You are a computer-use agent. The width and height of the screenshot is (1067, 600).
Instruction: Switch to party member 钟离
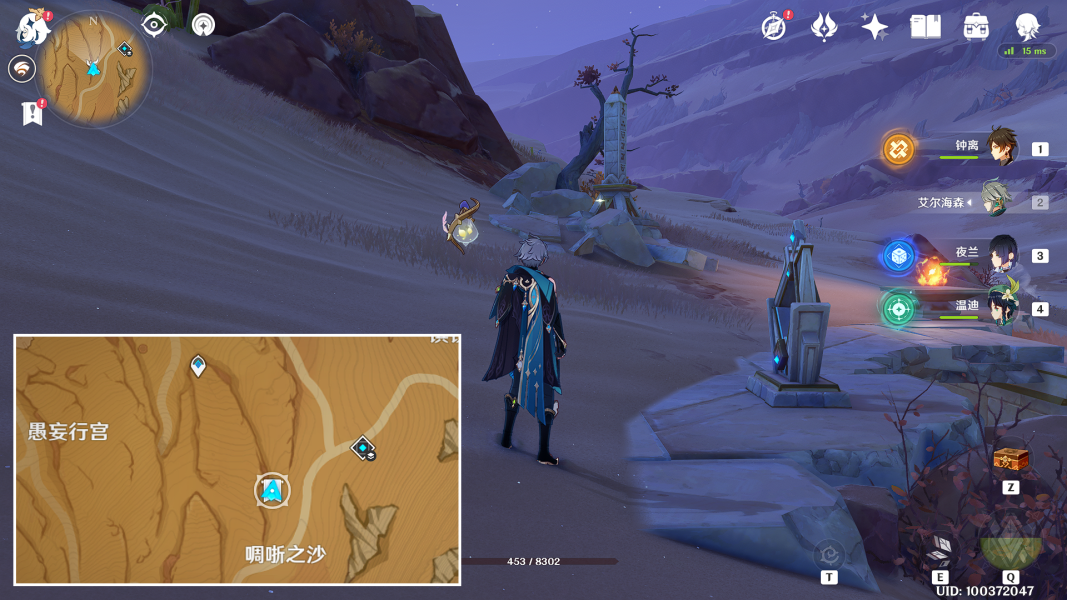1000,147
